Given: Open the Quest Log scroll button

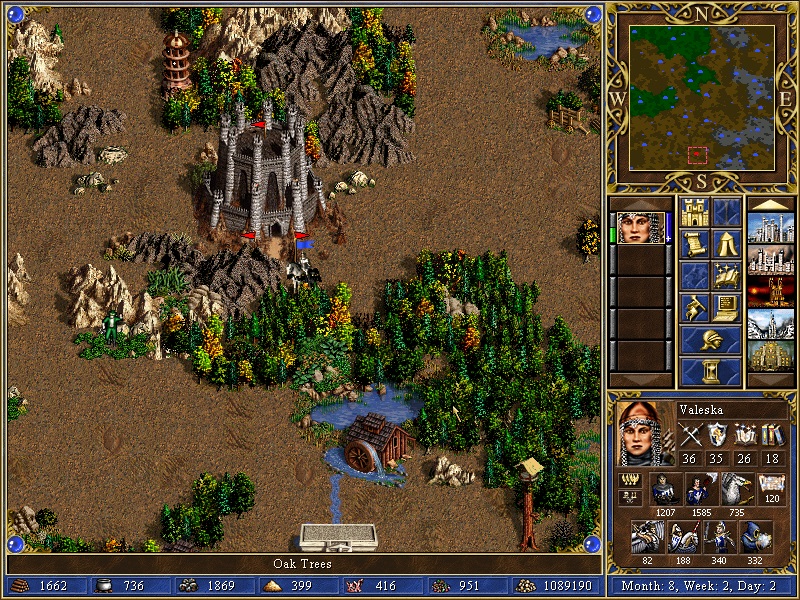Looking at the screenshot, I should (x=694, y=244).
